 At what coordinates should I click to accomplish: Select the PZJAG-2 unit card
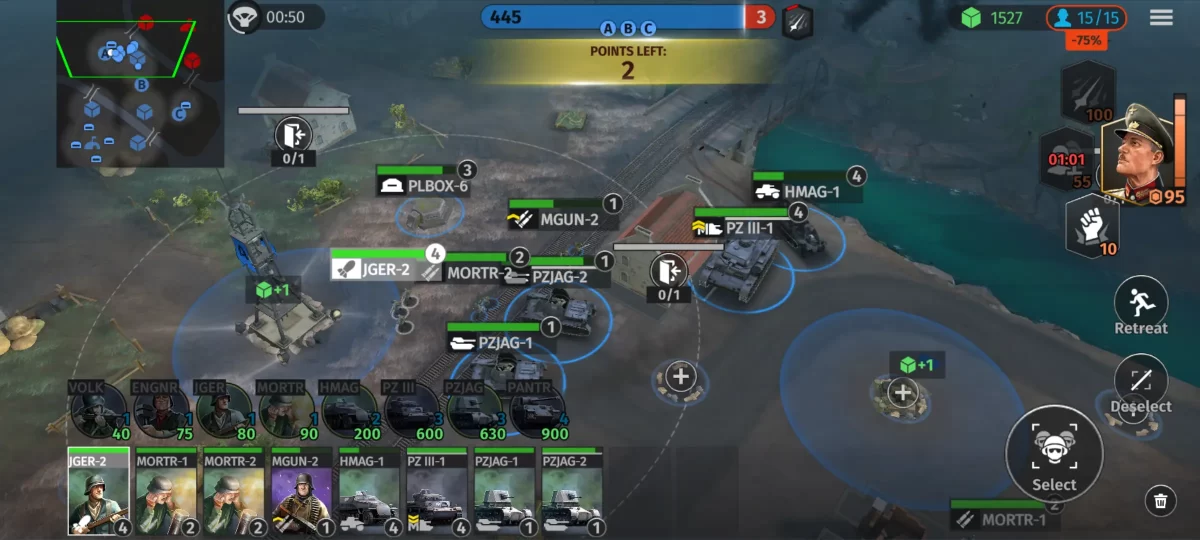pyautogui.click(x=572, y=491)
